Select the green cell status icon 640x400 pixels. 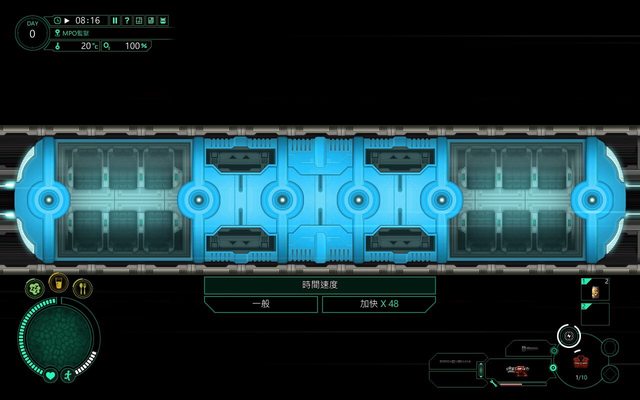click(34, 289)
